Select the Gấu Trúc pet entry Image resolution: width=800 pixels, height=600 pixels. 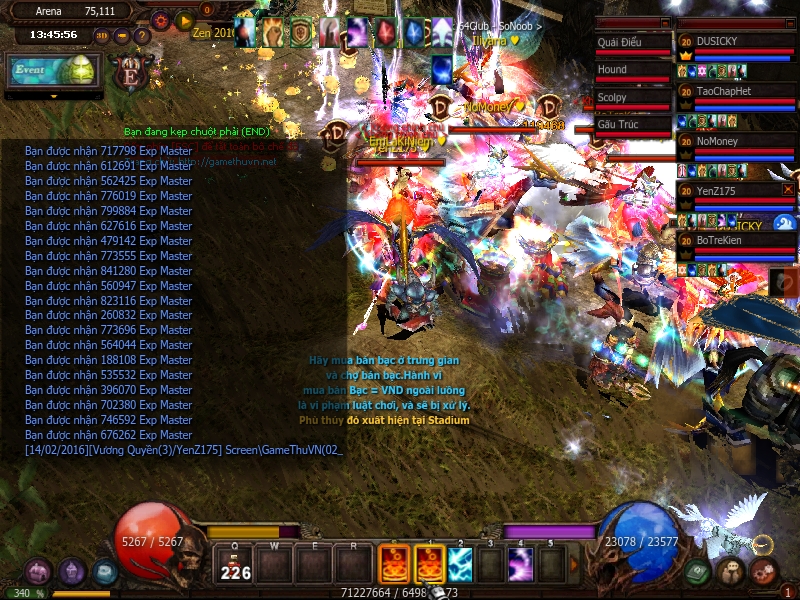click(x=631, y=124)
